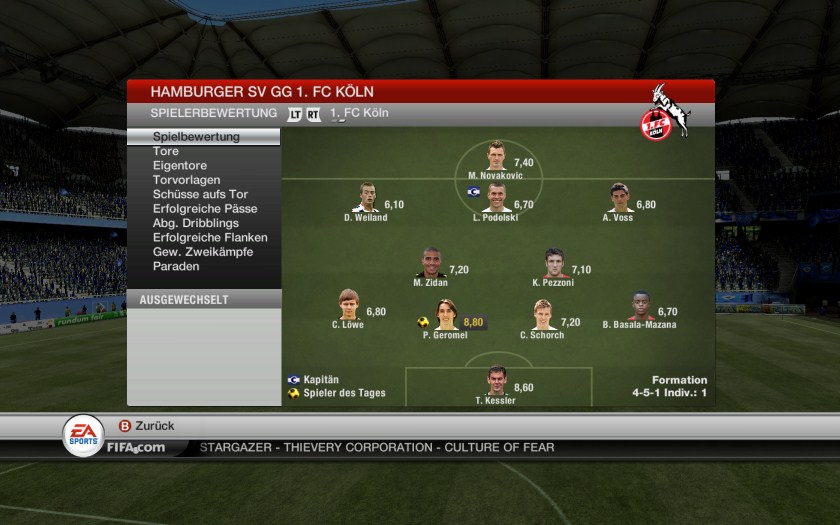The height and width of the screenshot is (525, 840).
Task: Click K. Pezzoni on the formation
Action: point(554,264)
